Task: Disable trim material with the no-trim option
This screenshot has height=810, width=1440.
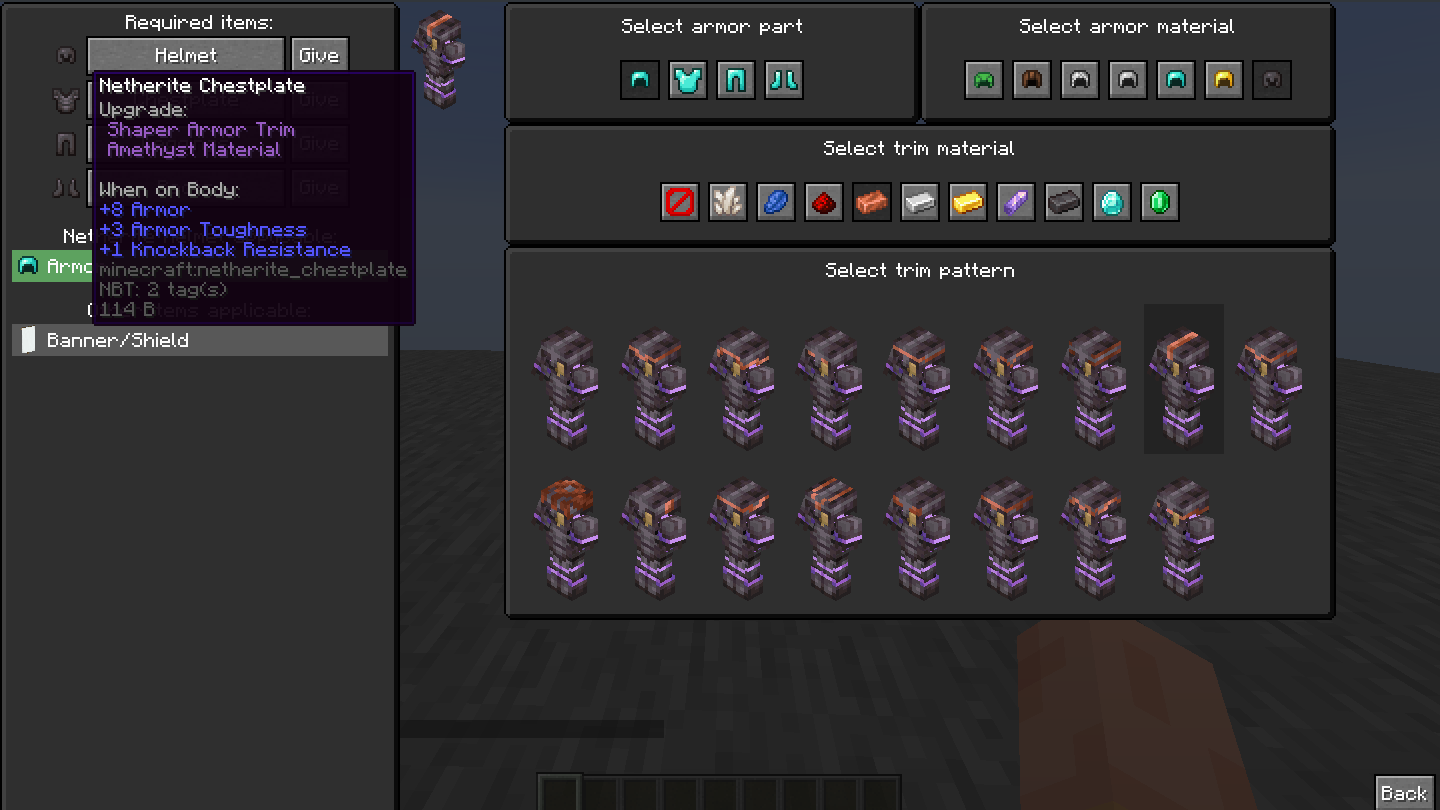Action: pos(679,202)
